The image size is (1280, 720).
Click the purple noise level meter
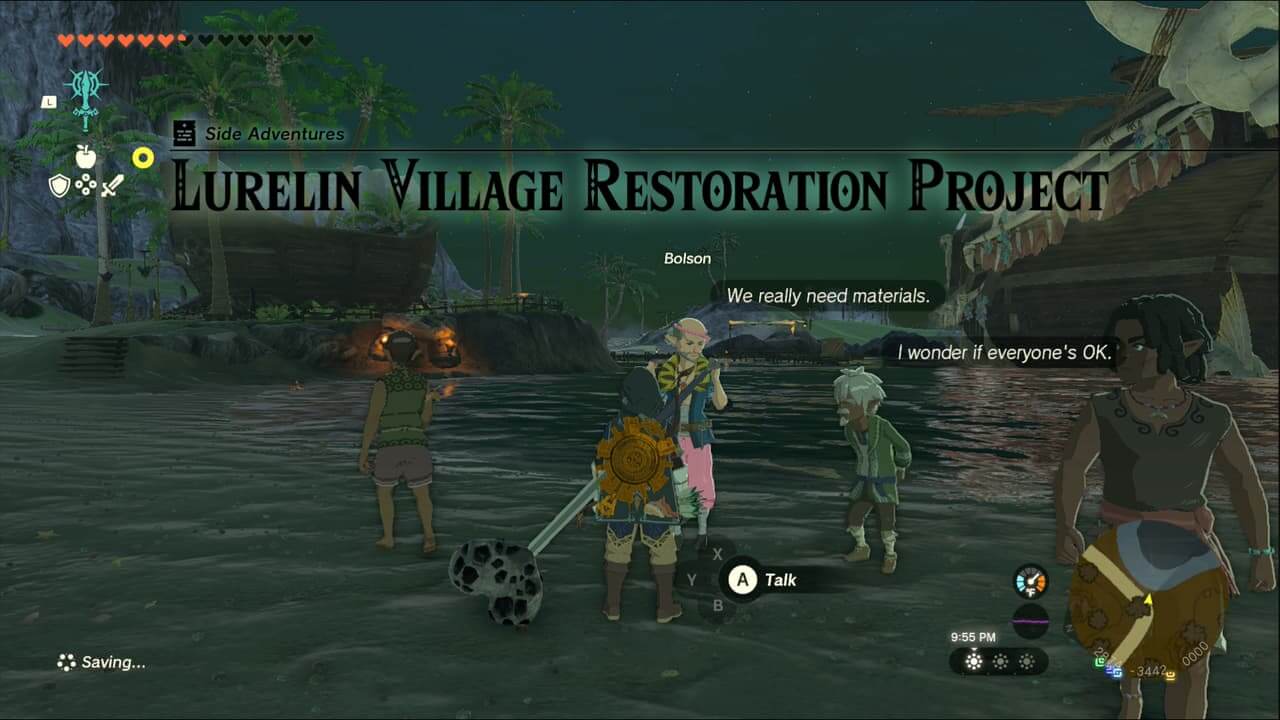1029,620
